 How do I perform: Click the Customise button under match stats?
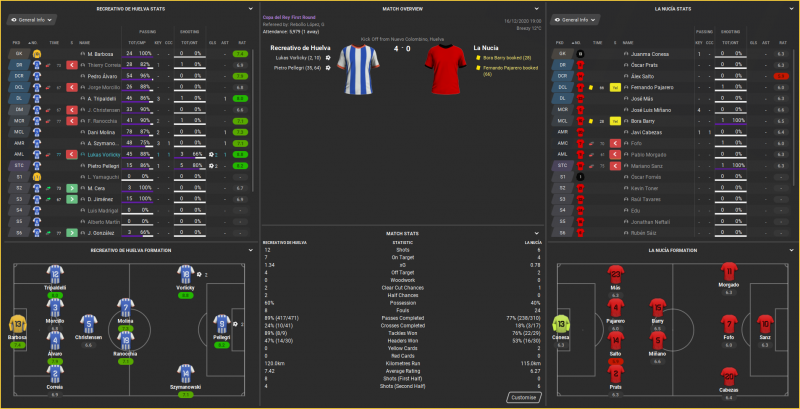pyautogui.click(x=523, y=396)
